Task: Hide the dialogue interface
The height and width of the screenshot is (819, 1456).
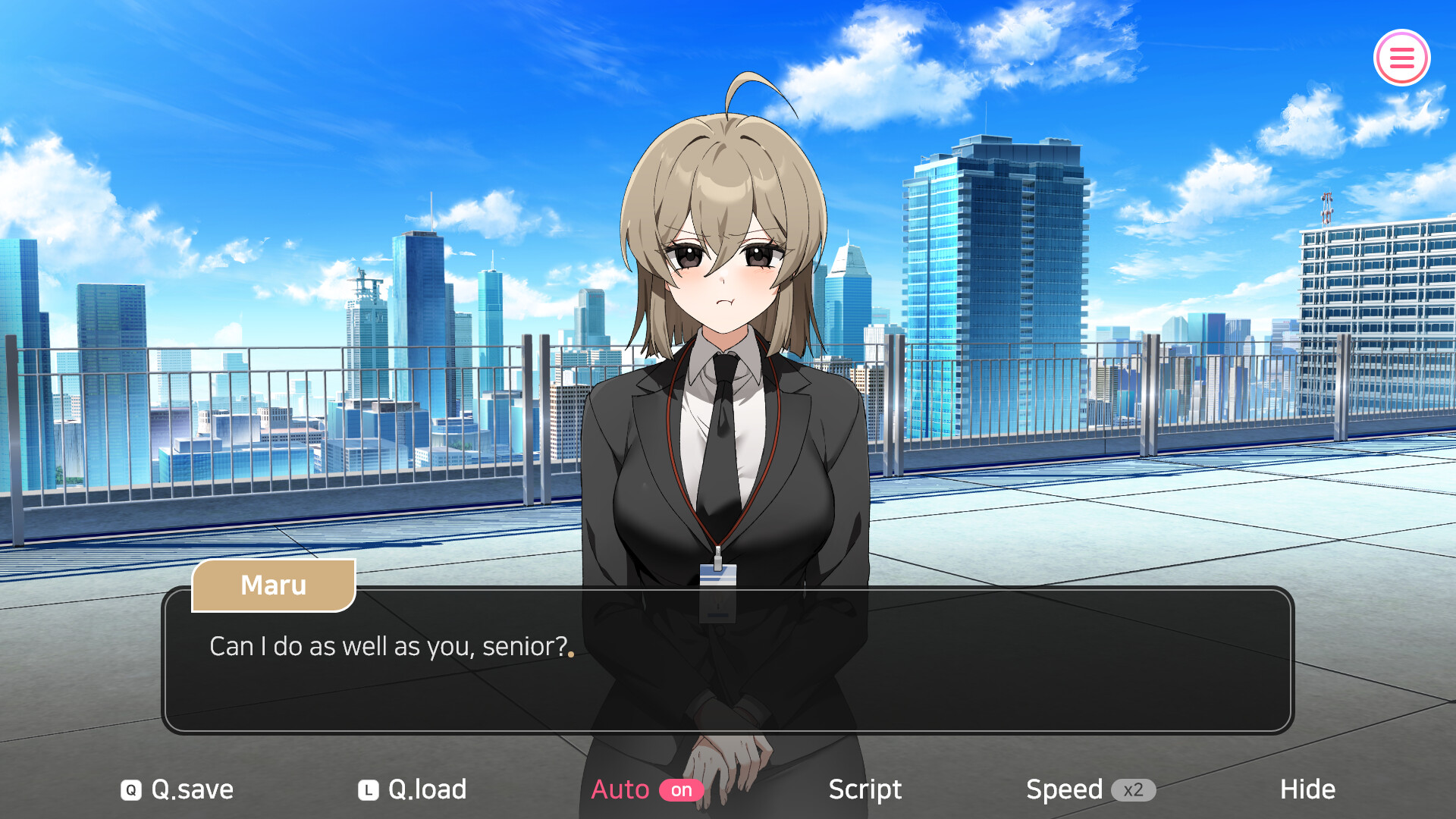Action: (1307, 789)
